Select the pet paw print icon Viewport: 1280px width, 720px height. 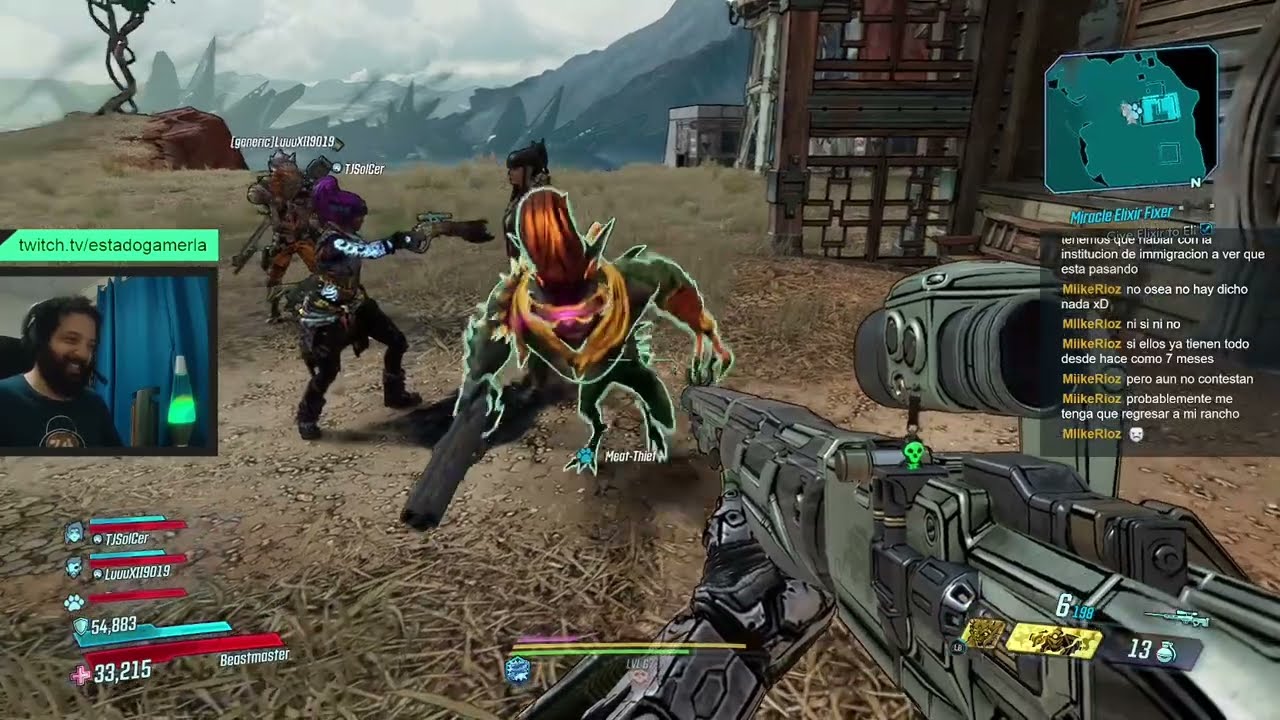74,602
